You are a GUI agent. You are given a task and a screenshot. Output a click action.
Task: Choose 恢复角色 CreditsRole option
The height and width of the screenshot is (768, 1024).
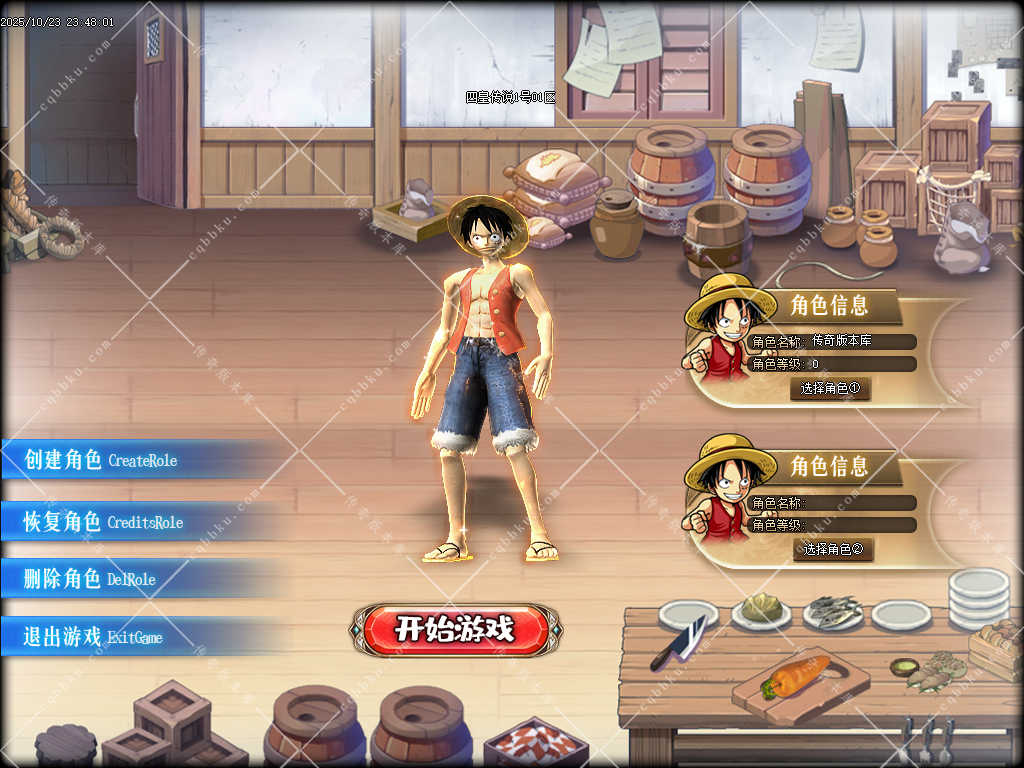click(104, 521)
